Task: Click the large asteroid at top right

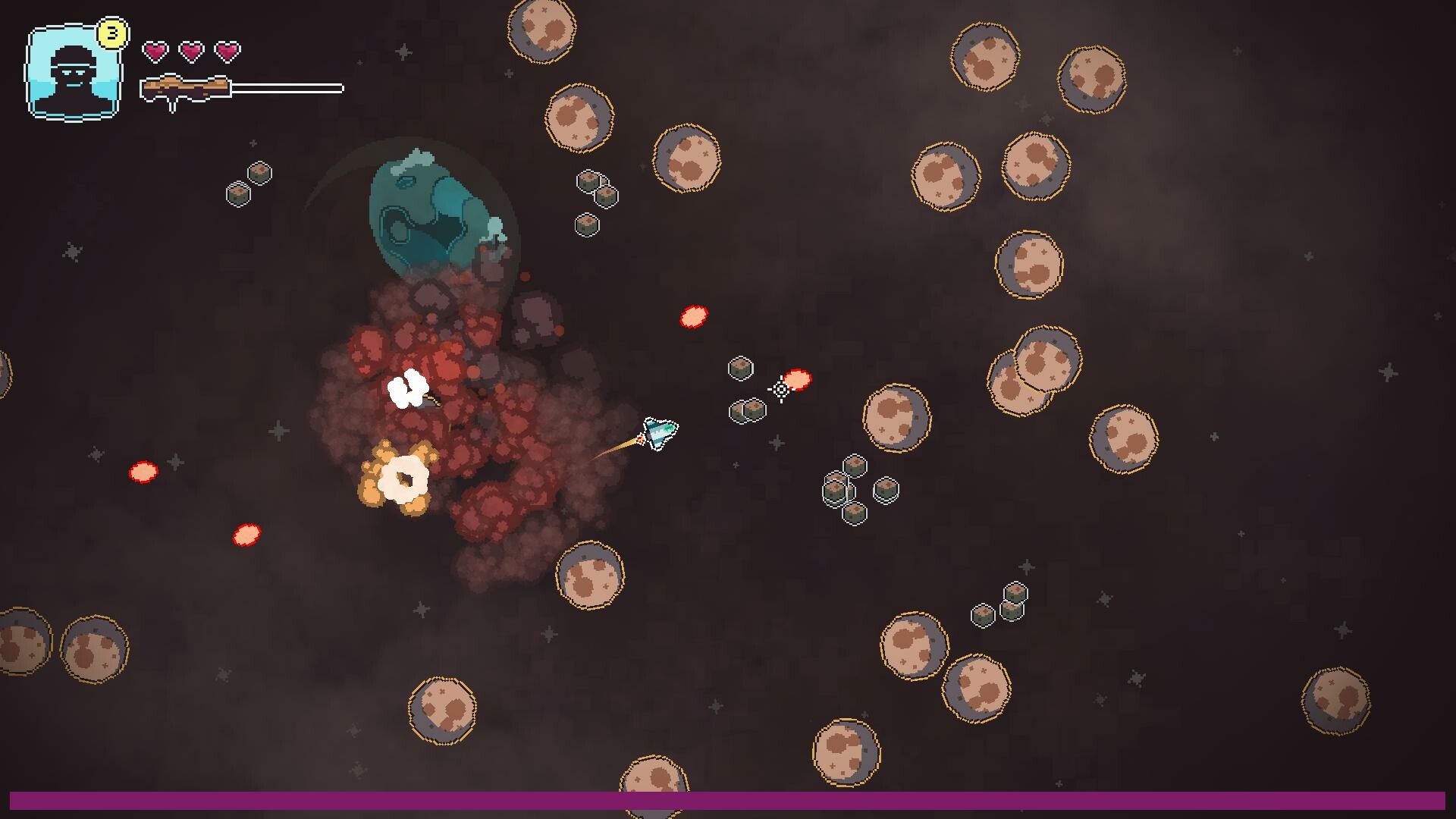Action: coord(1092,80)
